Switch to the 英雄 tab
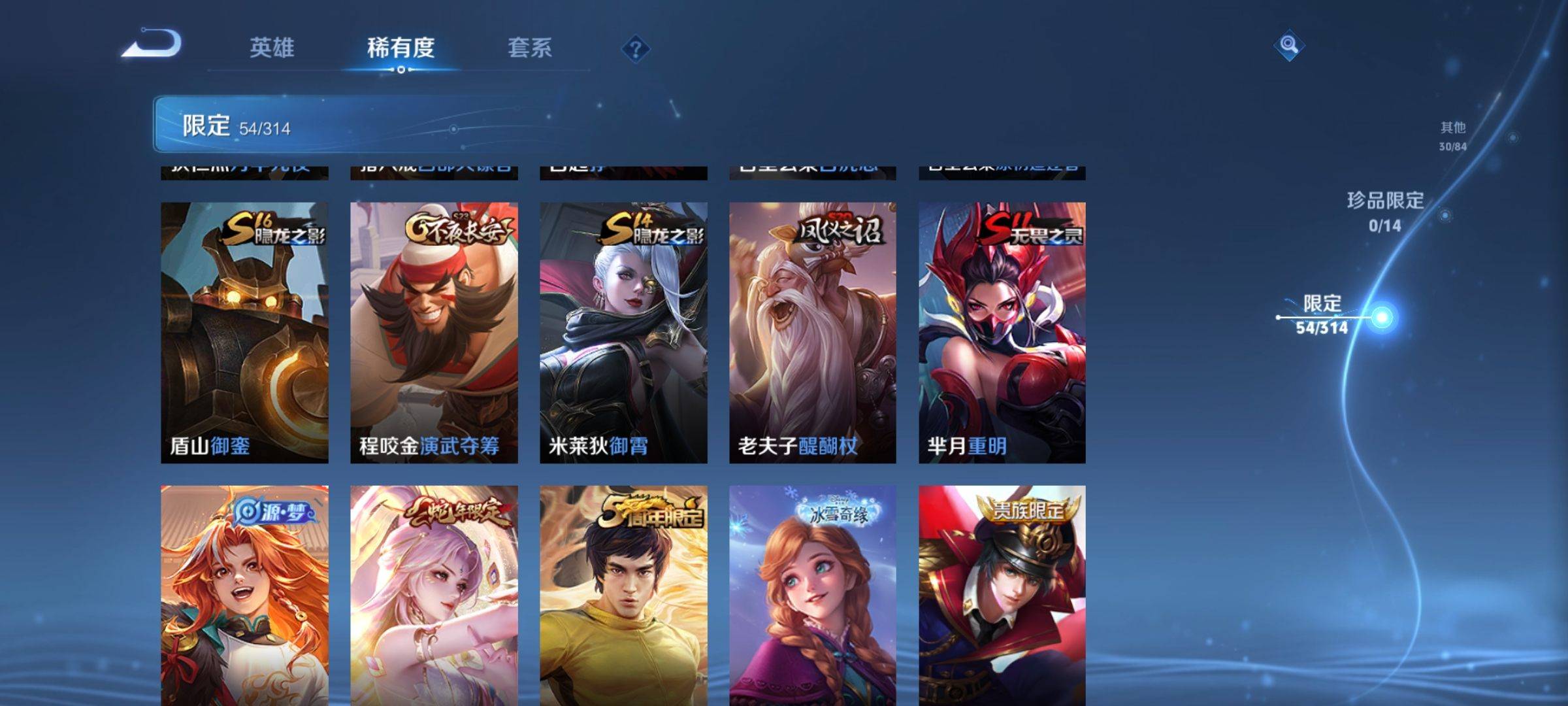Viewport: 1568px width, 706px height. click(x=272, y=48)
